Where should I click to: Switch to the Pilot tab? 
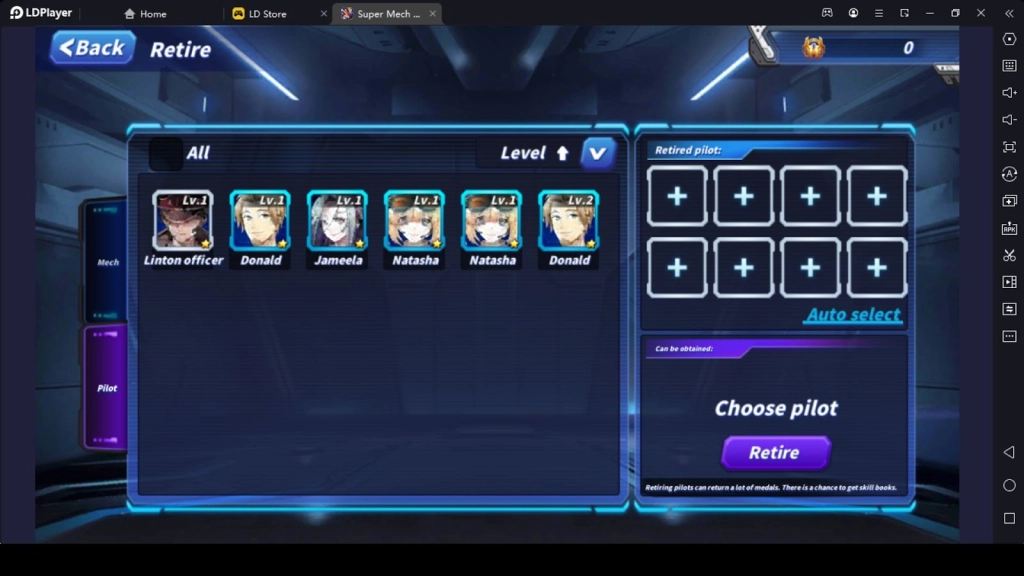click(107, 387)
